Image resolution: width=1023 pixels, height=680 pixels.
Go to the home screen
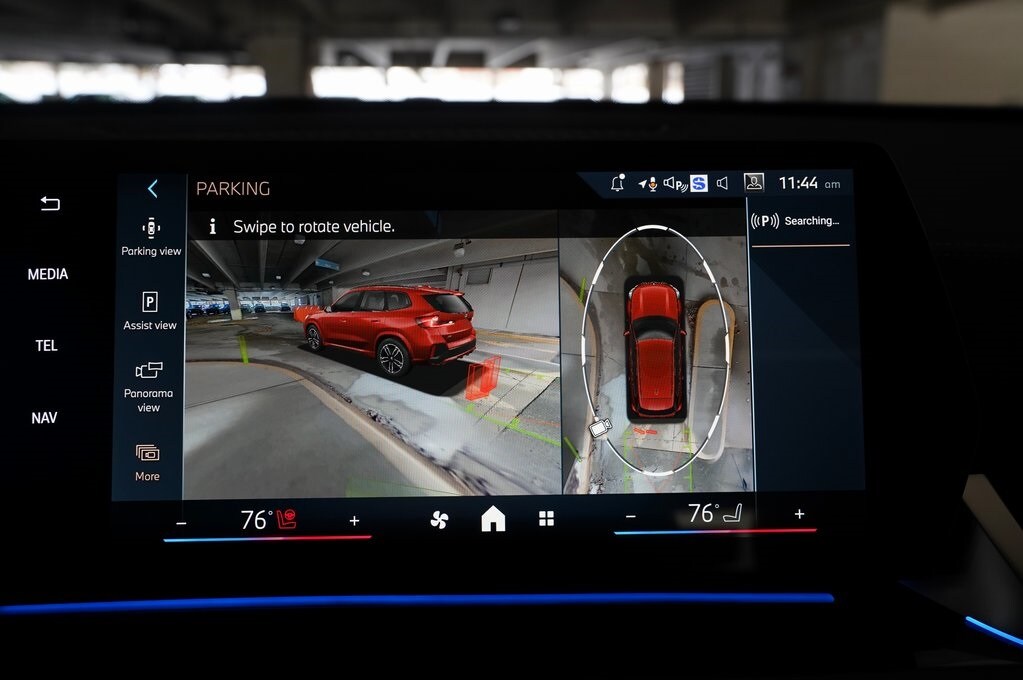(x=493, y=518)
